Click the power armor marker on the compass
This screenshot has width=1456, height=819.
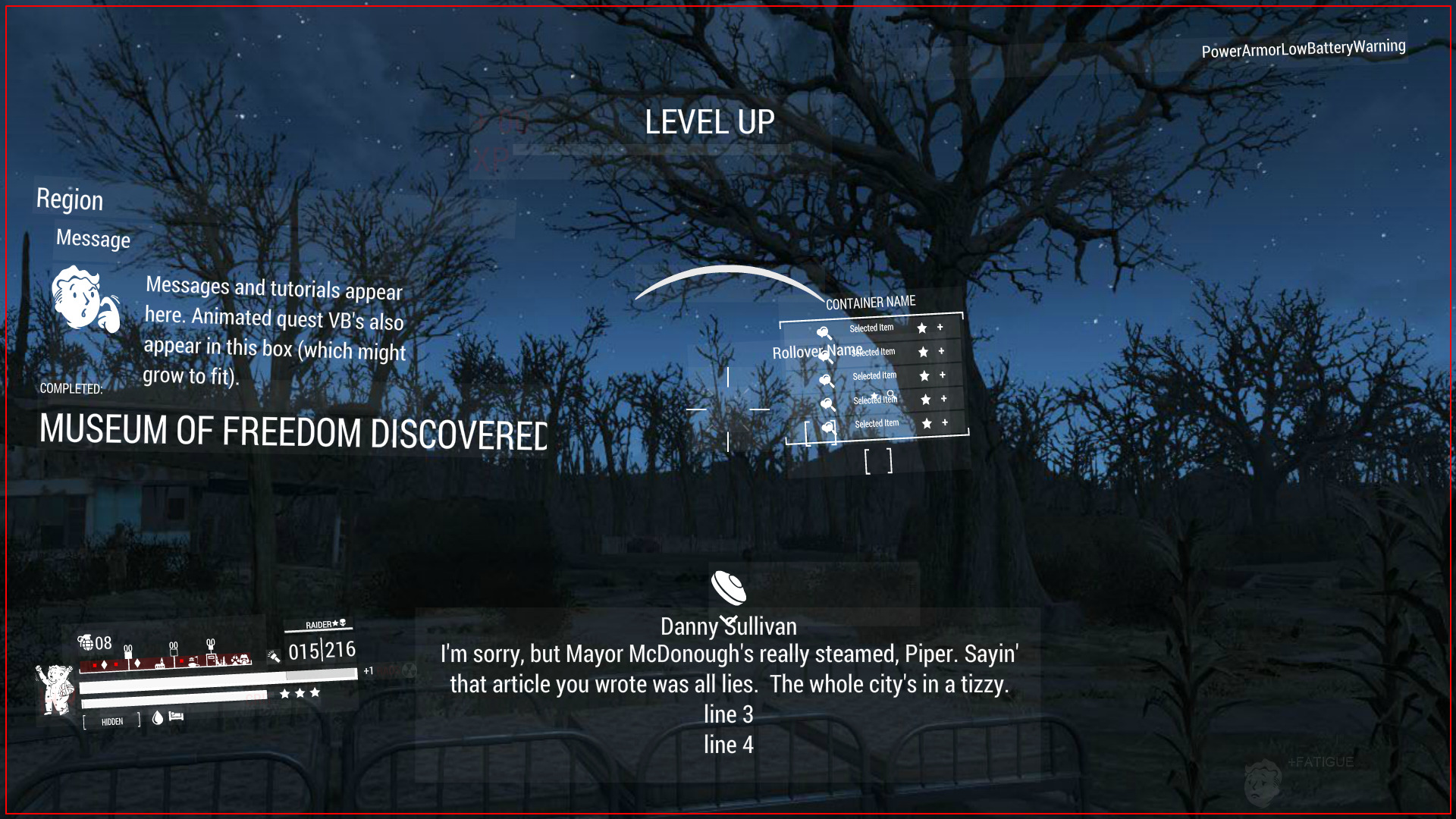pos(245,659)
